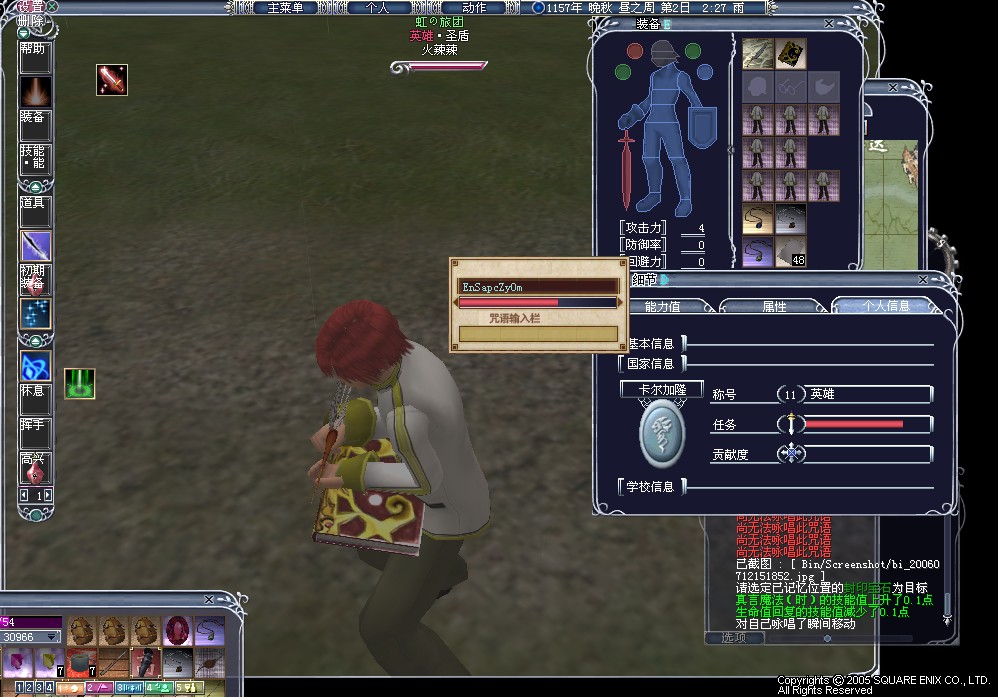The image size is (998, 697).
Task: Open the 动作 actions menu
Action: pos(474,8)
